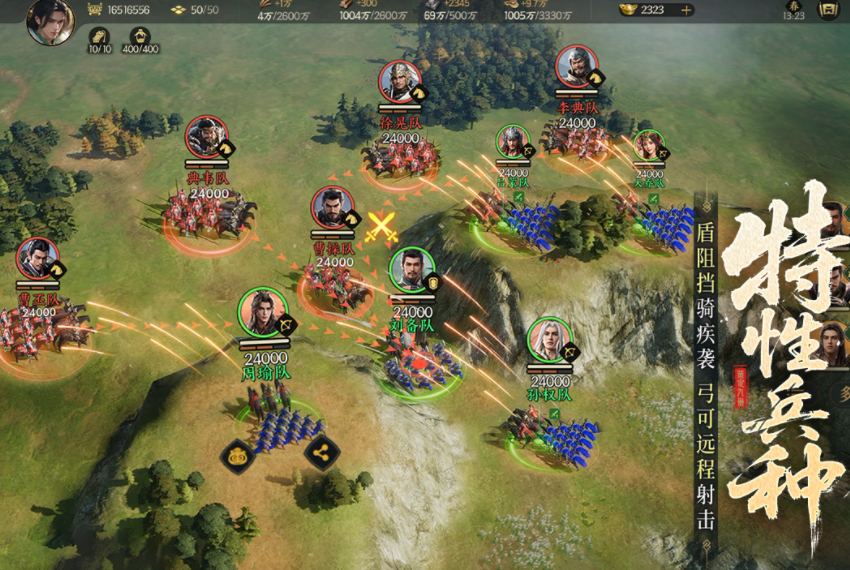
Task: Select Sun Quan's army portrait (孙权队)
Action: point(549,342)
